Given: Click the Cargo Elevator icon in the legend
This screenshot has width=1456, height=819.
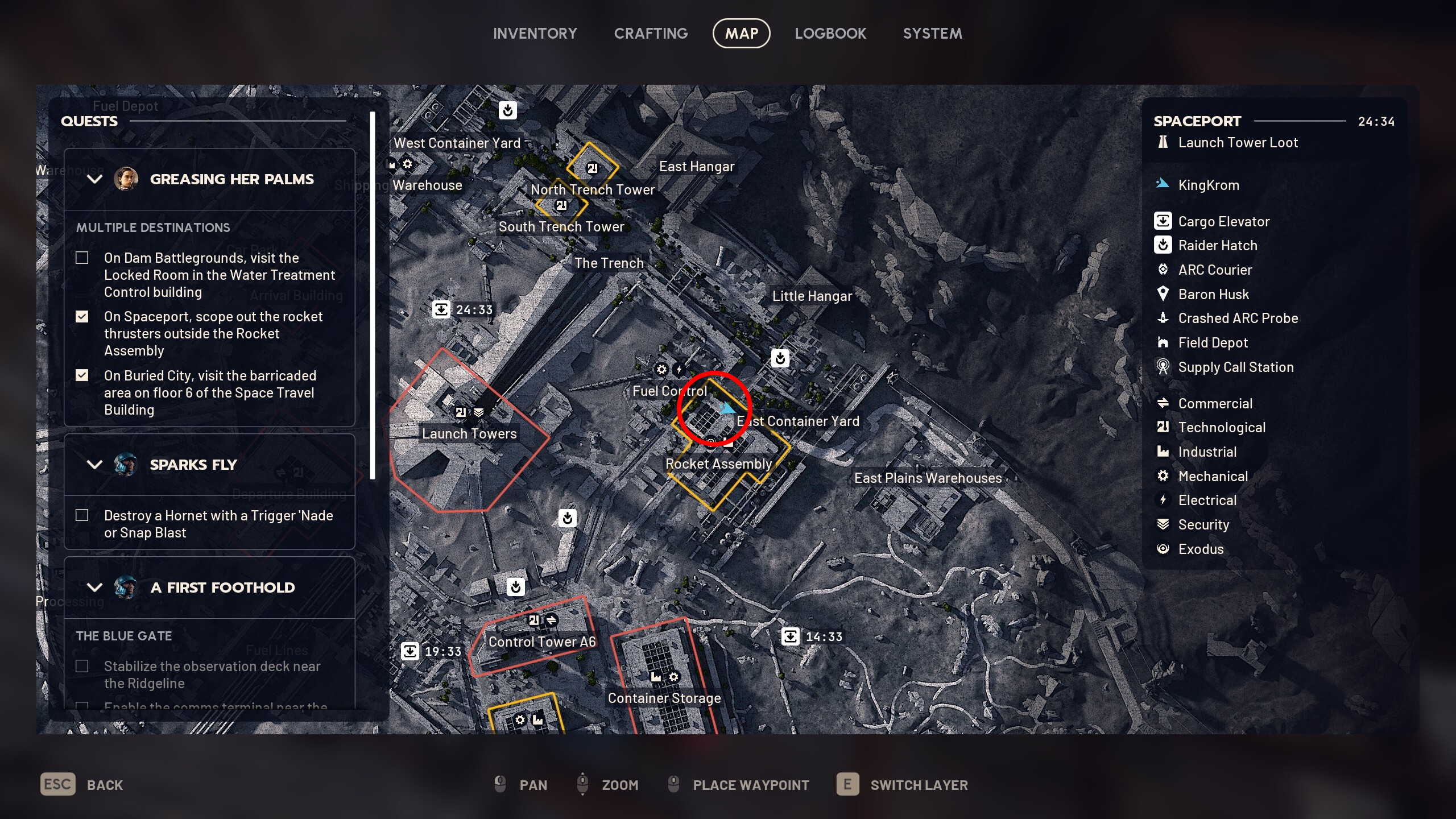Looking at the screenshot, I should tap(1163, 221).
